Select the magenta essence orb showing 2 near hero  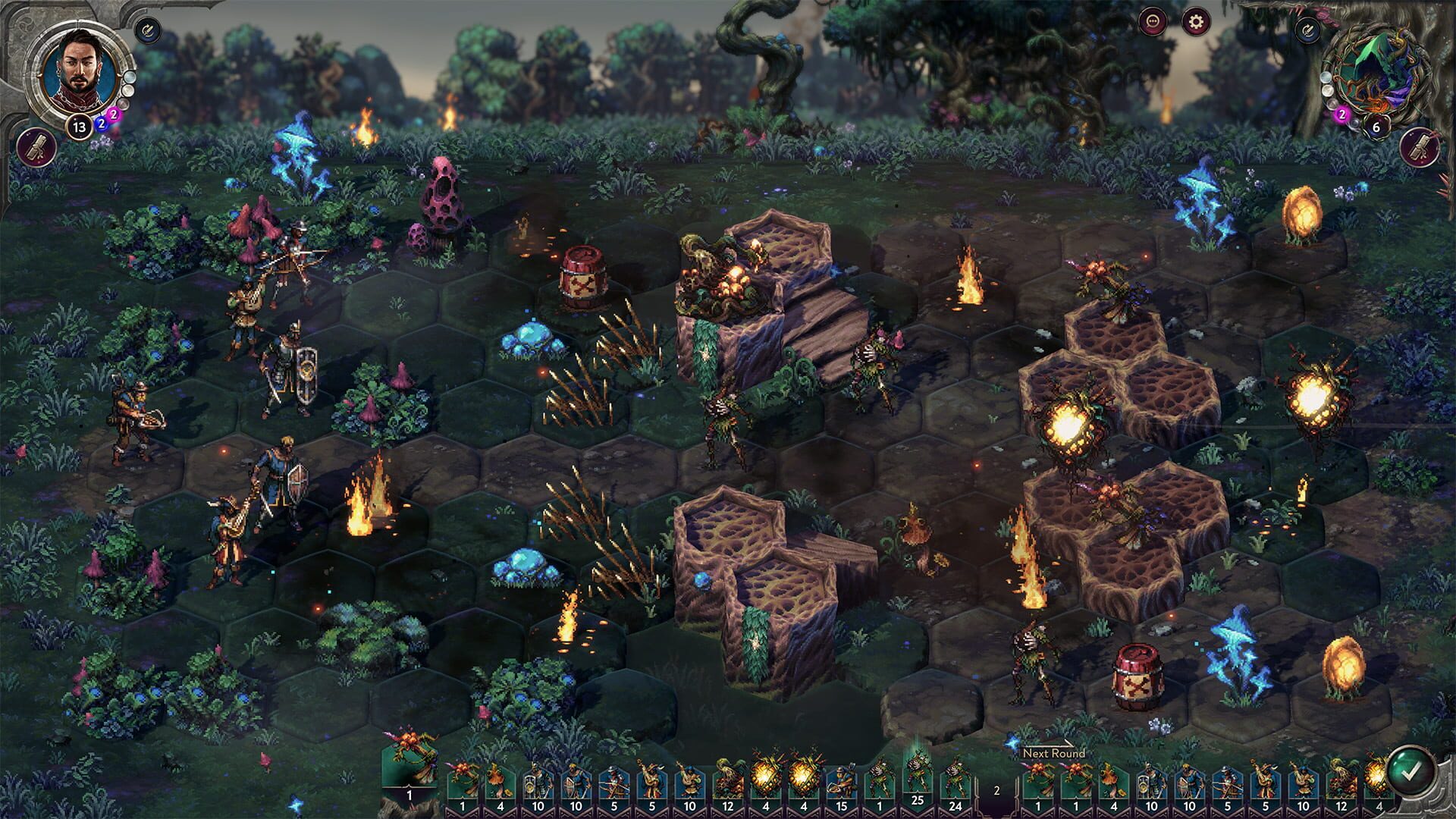tap(114, 115)
